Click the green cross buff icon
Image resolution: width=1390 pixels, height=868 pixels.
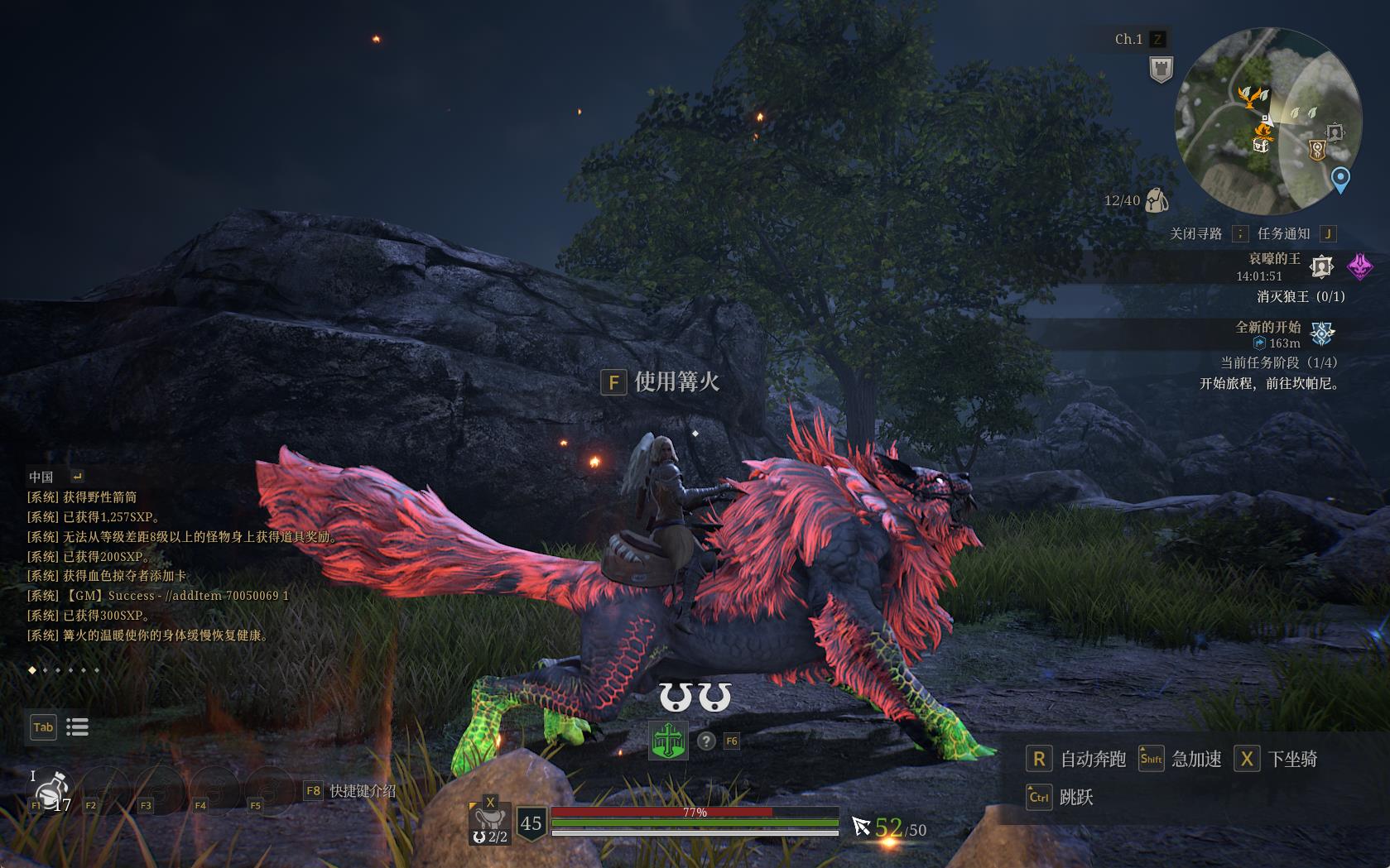click(667, 741)
